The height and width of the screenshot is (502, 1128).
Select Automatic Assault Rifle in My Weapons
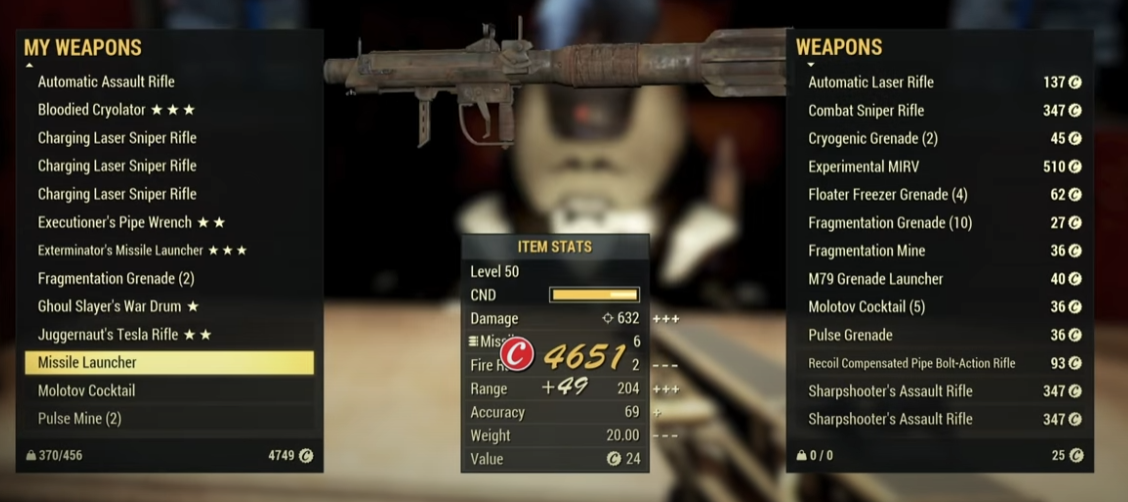click(x=106, y=82)
